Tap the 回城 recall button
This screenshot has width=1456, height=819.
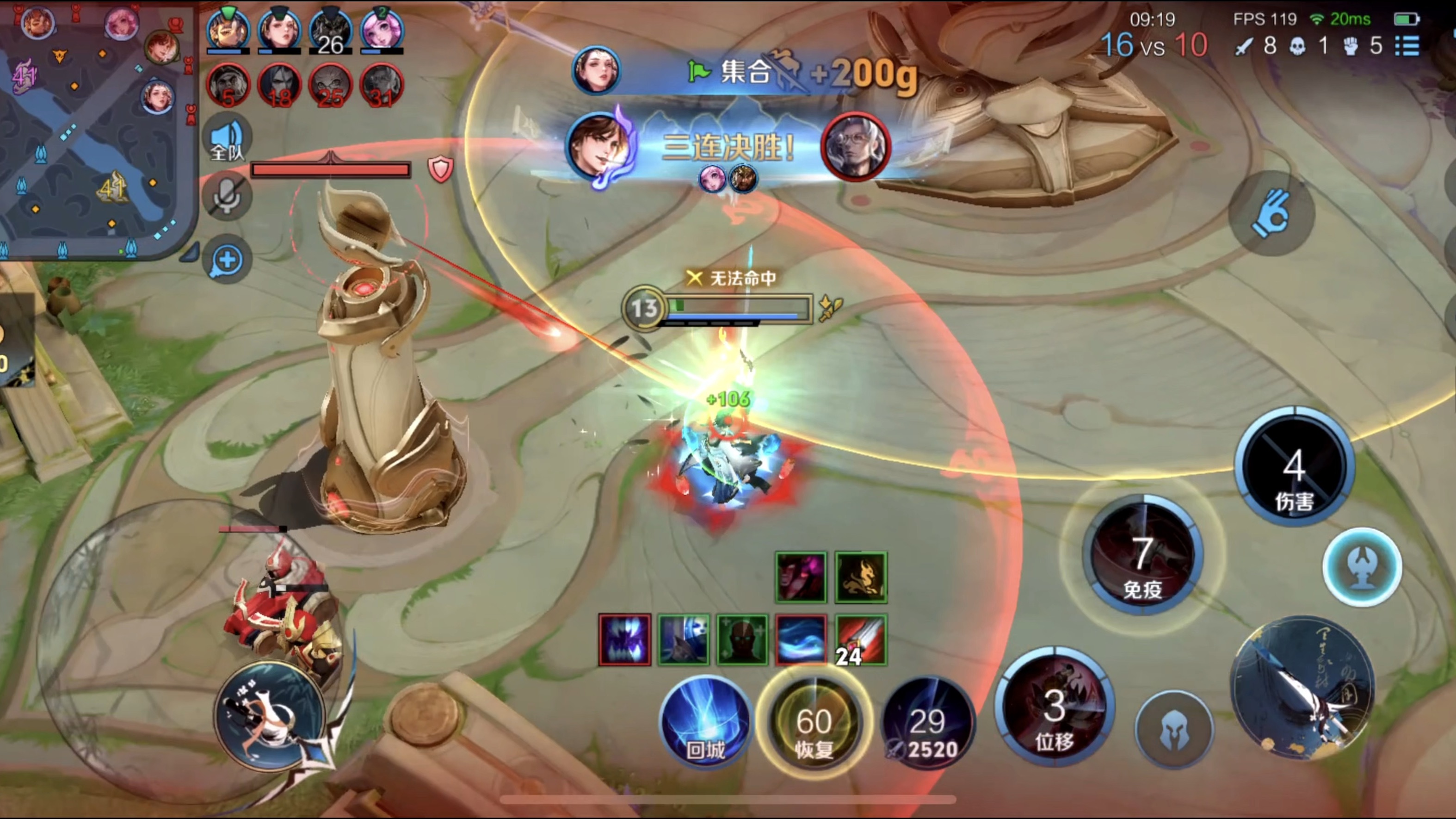coord(705,721)
